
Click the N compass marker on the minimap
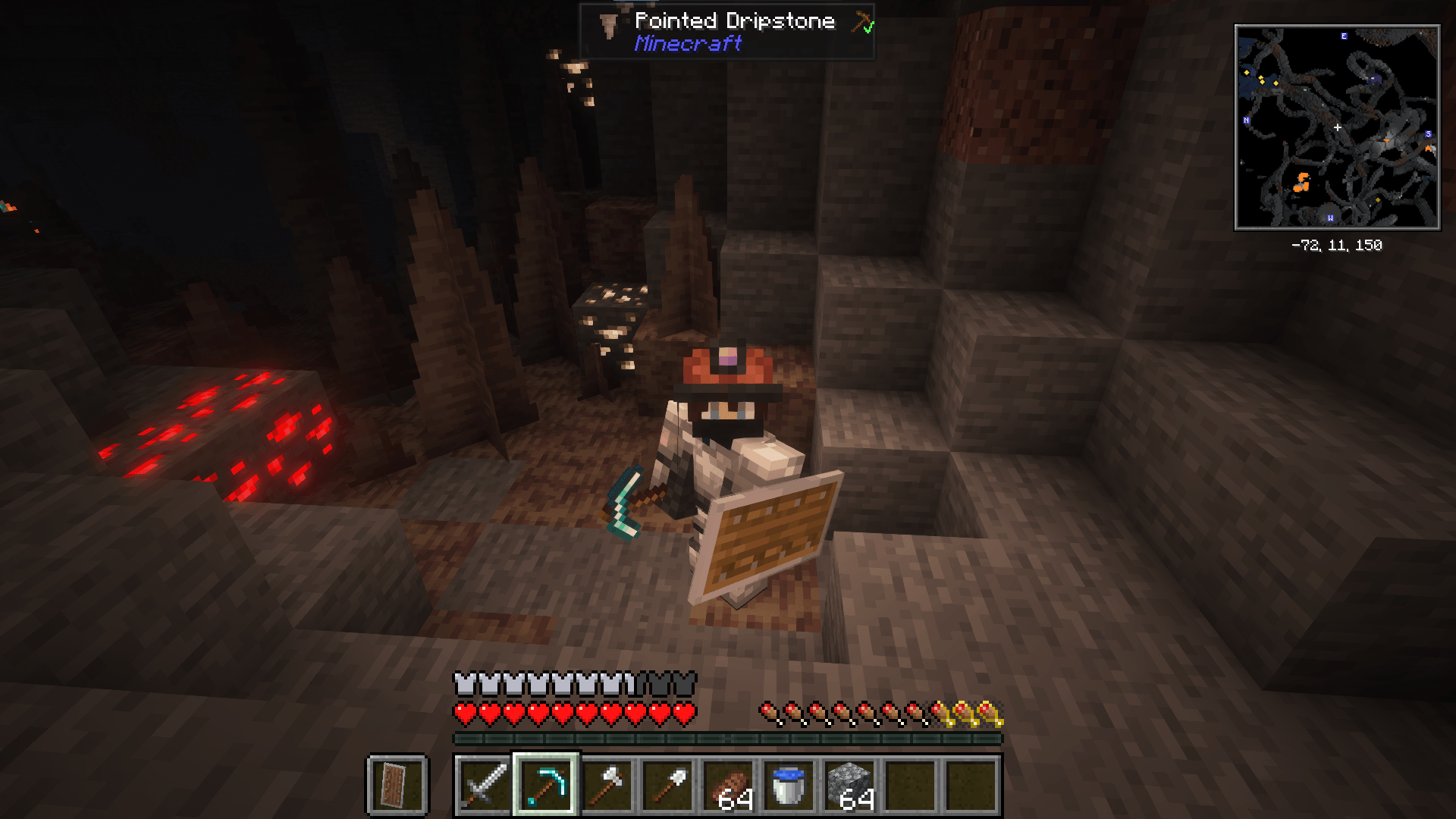pos(1245,119)
